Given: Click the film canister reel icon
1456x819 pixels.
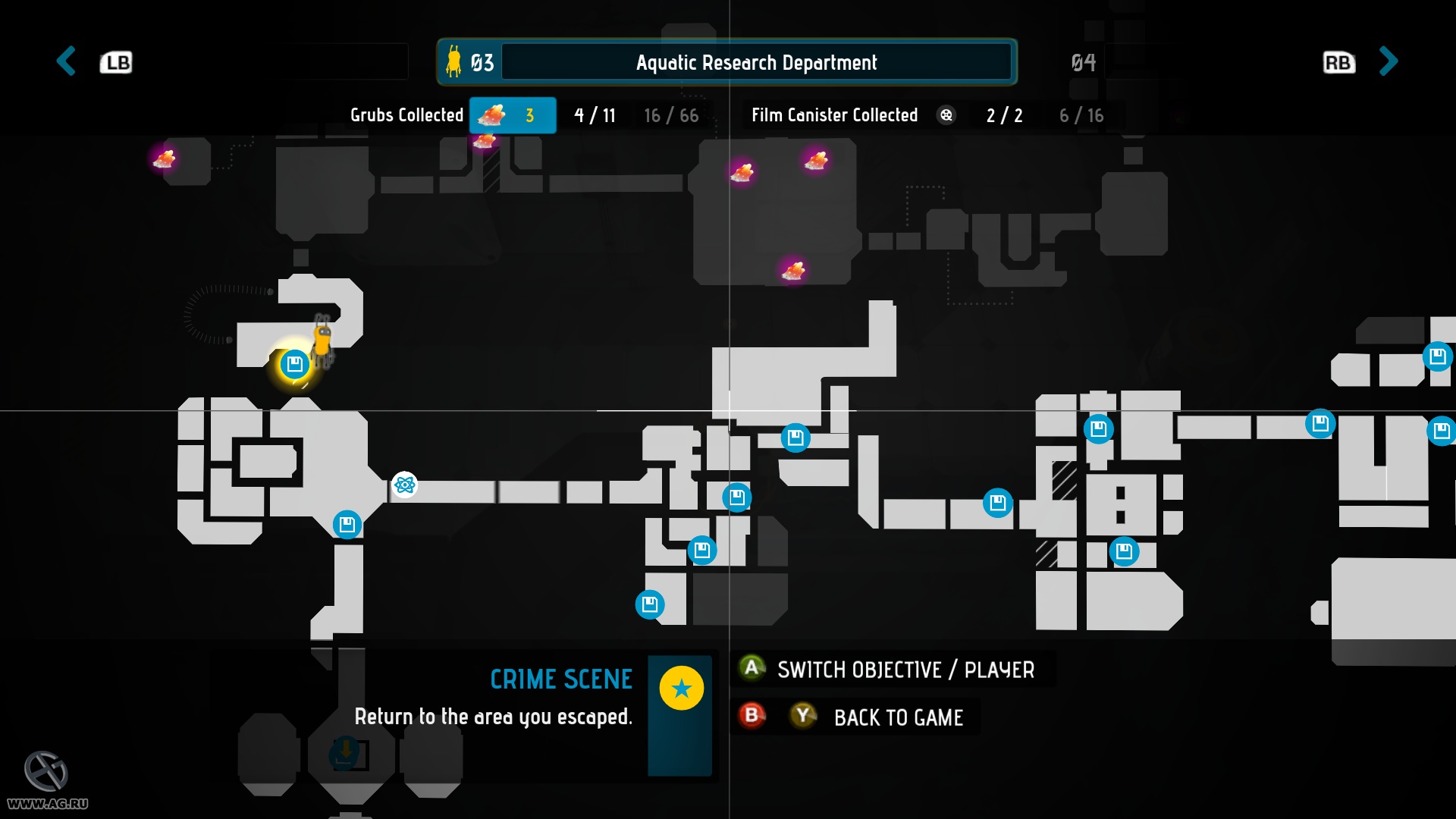Looking at the screenshot, I should point(947,115).
